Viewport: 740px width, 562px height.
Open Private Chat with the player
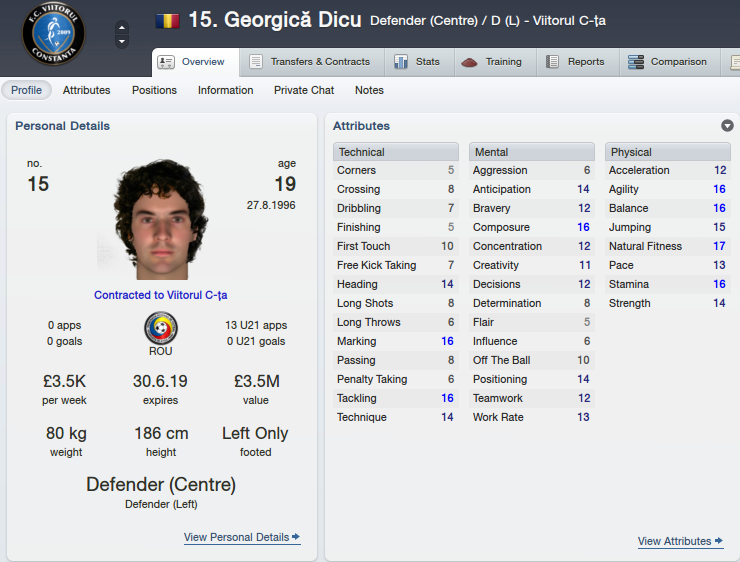coord(304,90)
